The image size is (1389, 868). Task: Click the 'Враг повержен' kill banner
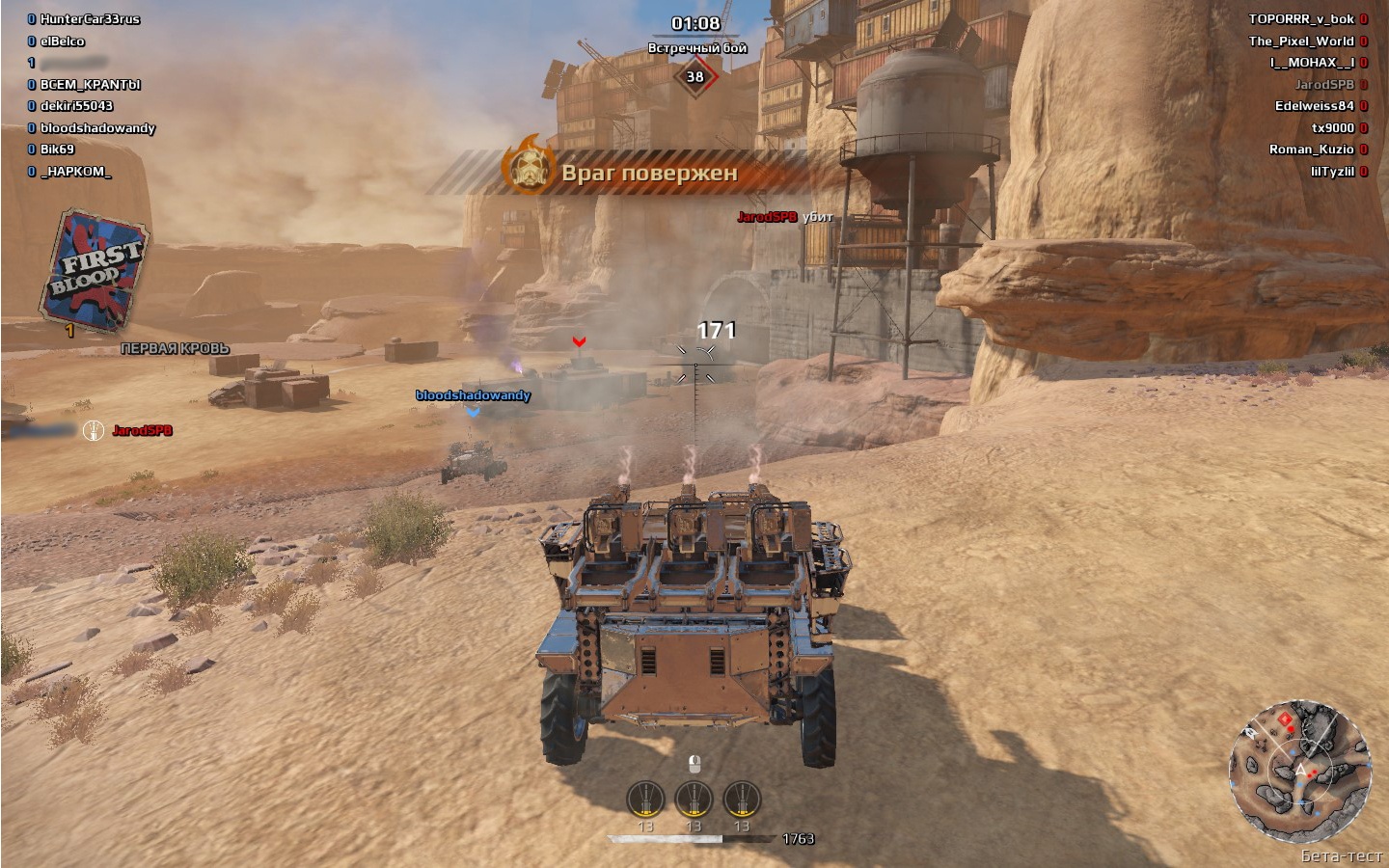(x=648, y=174)
